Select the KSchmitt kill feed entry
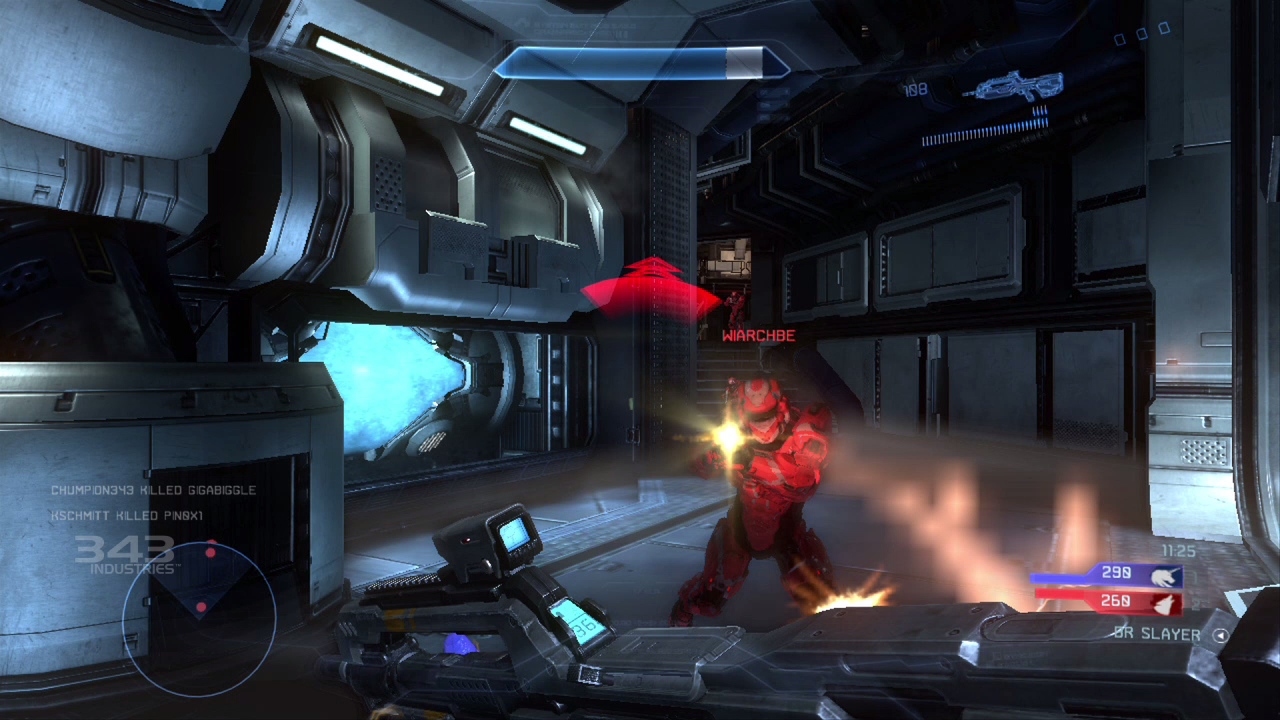Image resolution: width=1280 pixels, height=720 pixels. 127,515
